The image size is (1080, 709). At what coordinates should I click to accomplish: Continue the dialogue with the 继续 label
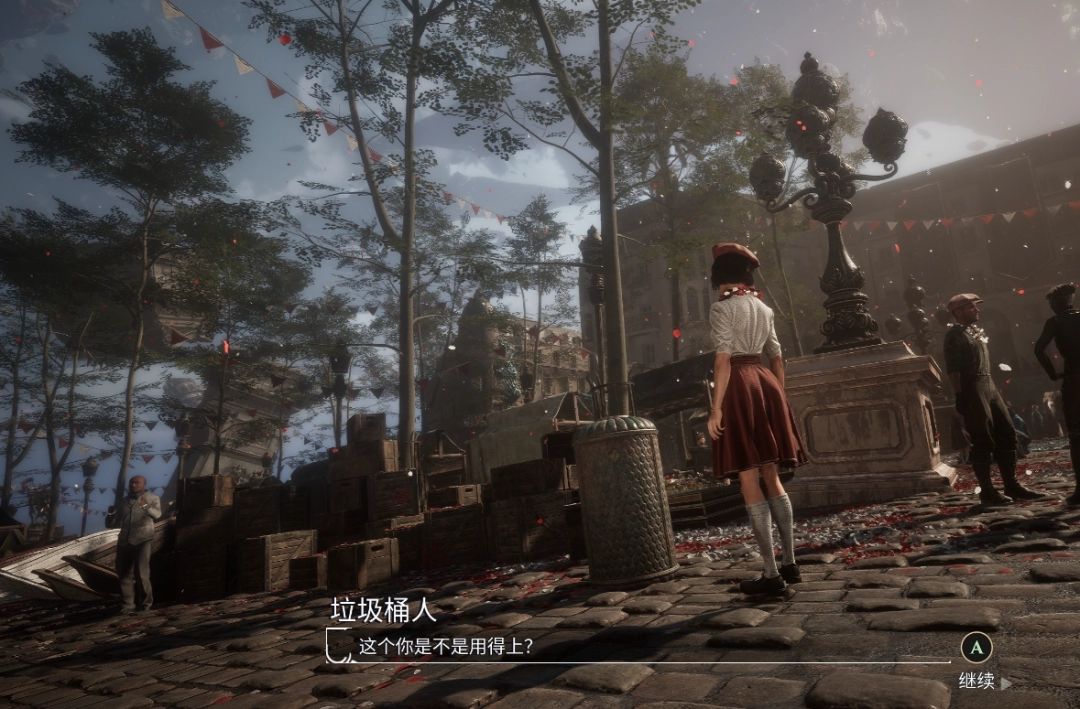point(978,682)
